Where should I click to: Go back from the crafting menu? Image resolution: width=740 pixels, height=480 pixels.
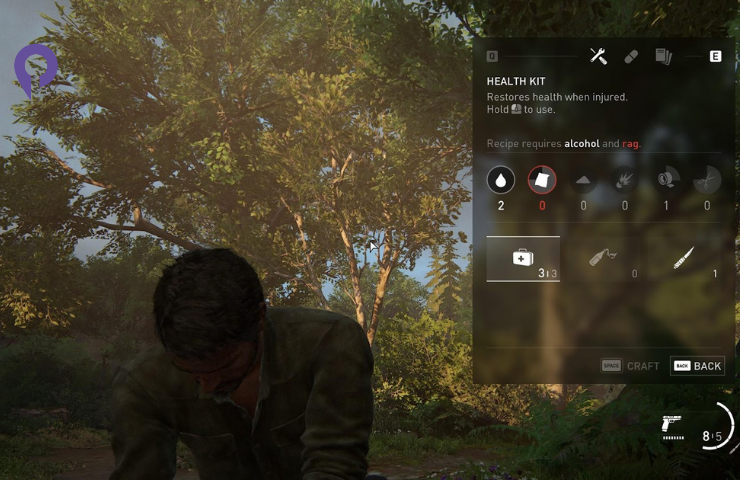click(x=697, y=366)
